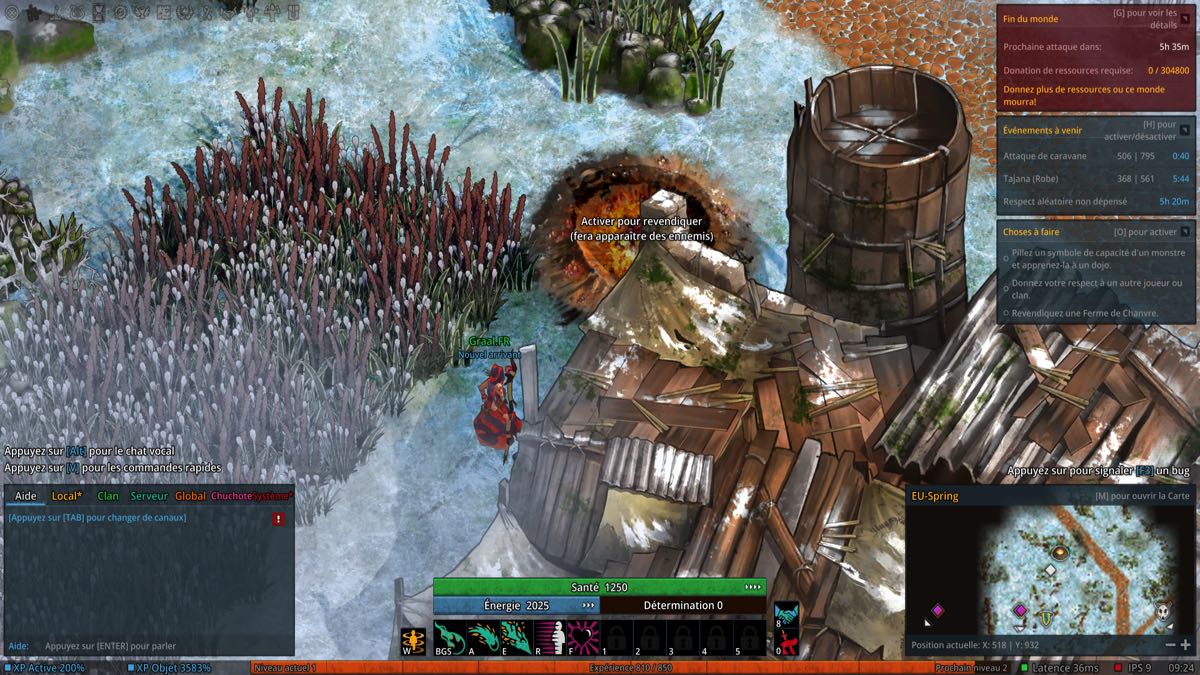Screen dimensions: 1200x675
Task: Click the skull marker on the minimap
Action: coord(1163,610)
